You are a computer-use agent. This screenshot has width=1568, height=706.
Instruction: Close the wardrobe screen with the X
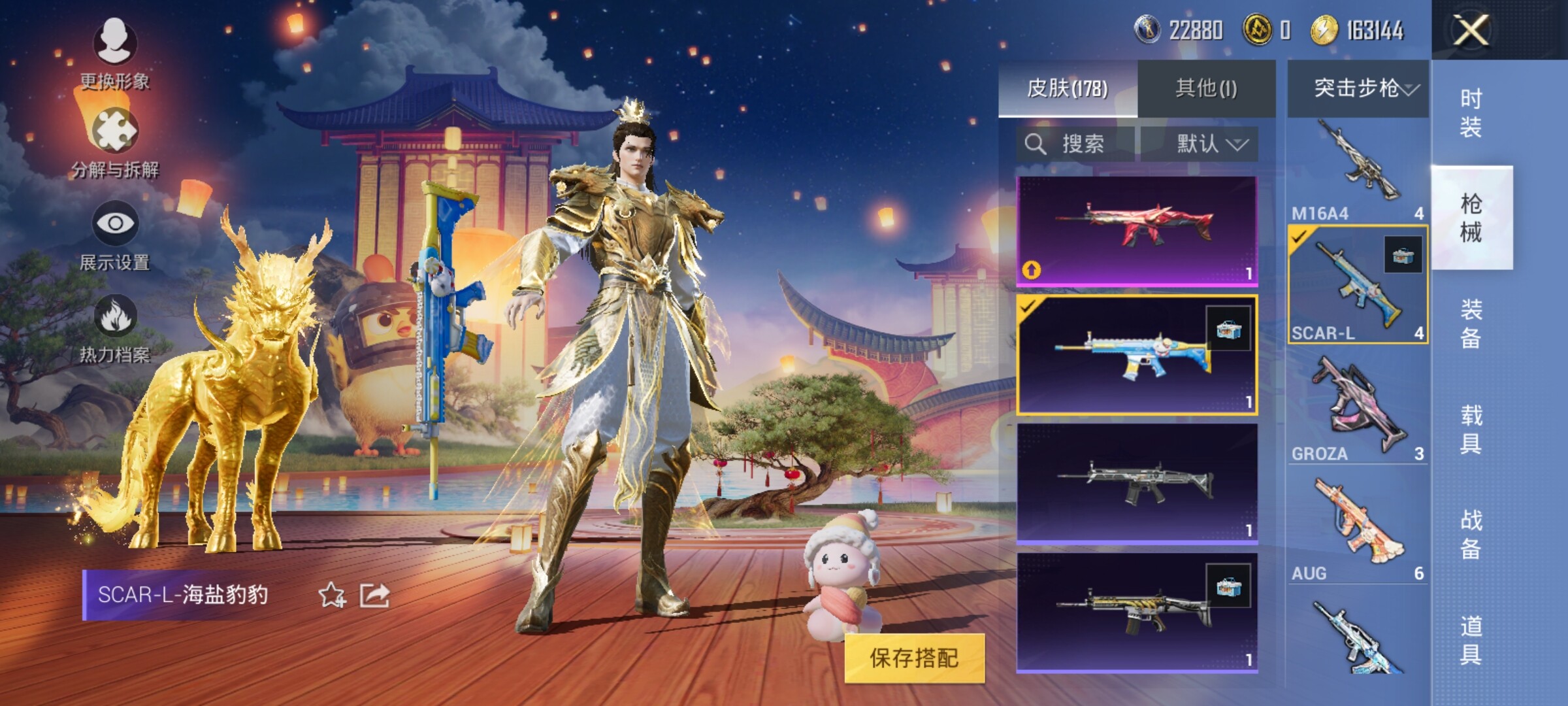pos(1471,30)
